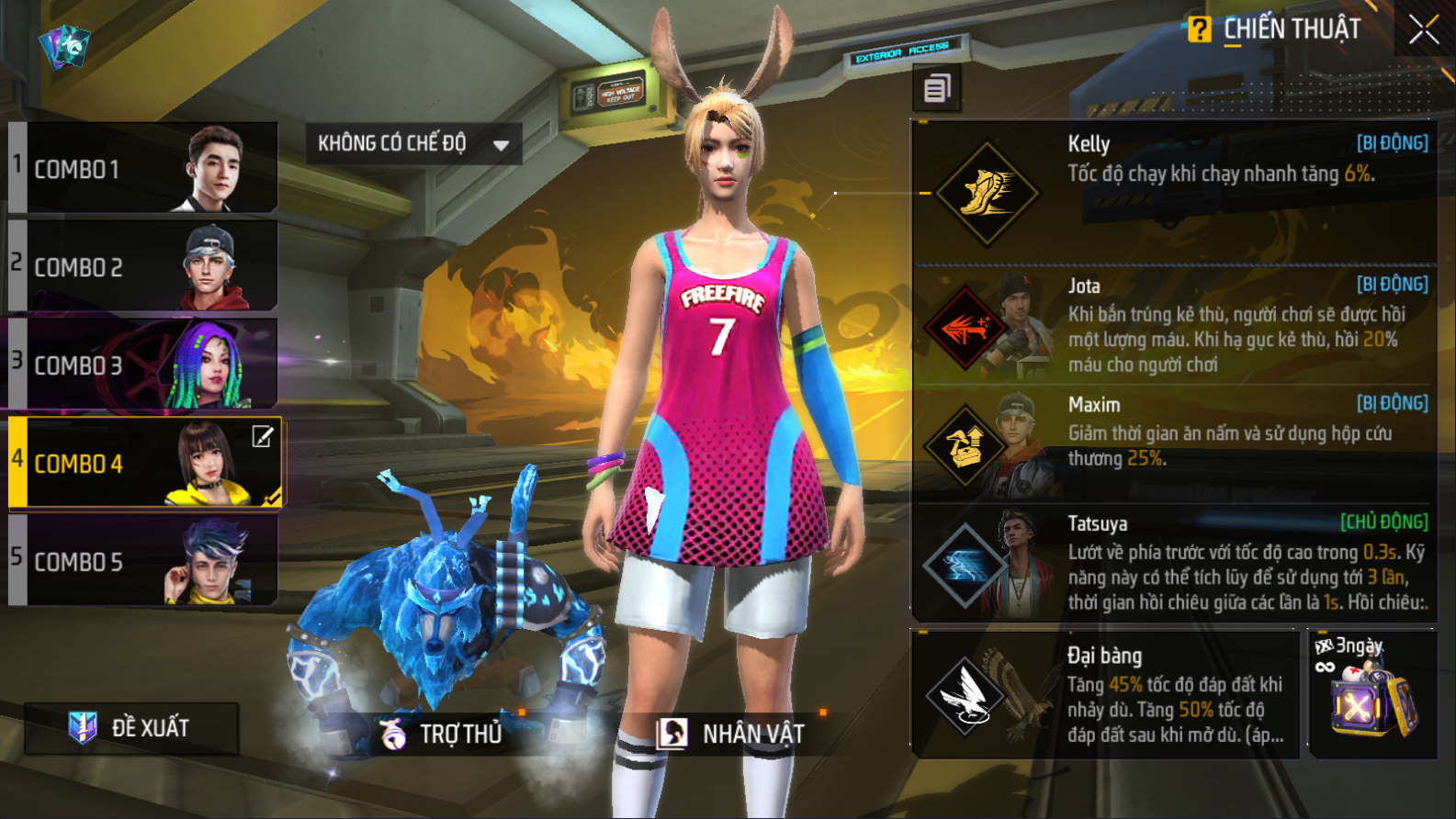This screenshot has width=1456, height=819.
Task: Select the Jota passive skill slot
Action: point(1174,325)
